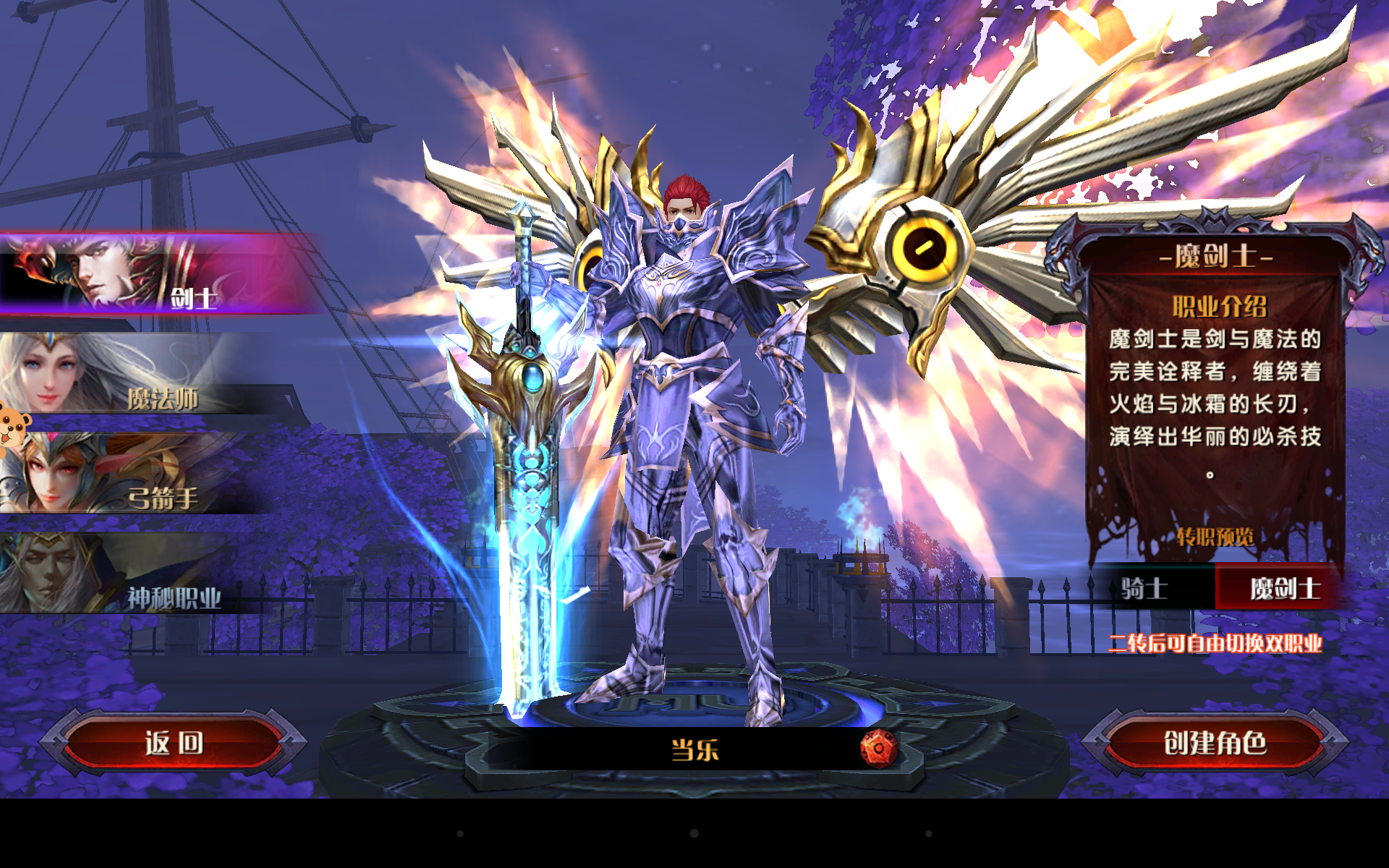Randomize name with the red dice
This screenshot has height=868, width=1389.
[878, 749]
